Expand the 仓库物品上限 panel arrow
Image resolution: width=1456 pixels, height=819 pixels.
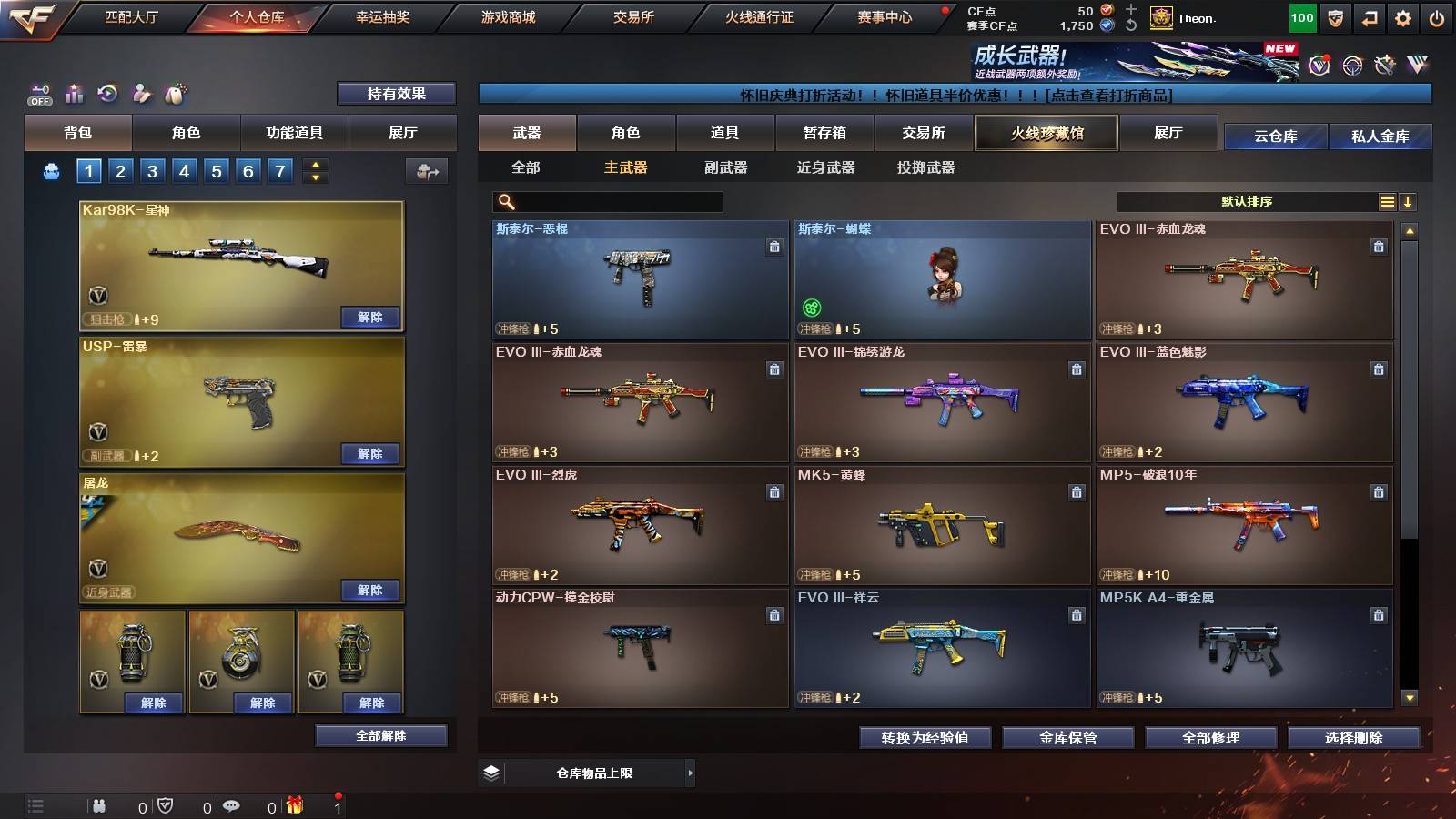pyautogui.click(x=693, y=772)
